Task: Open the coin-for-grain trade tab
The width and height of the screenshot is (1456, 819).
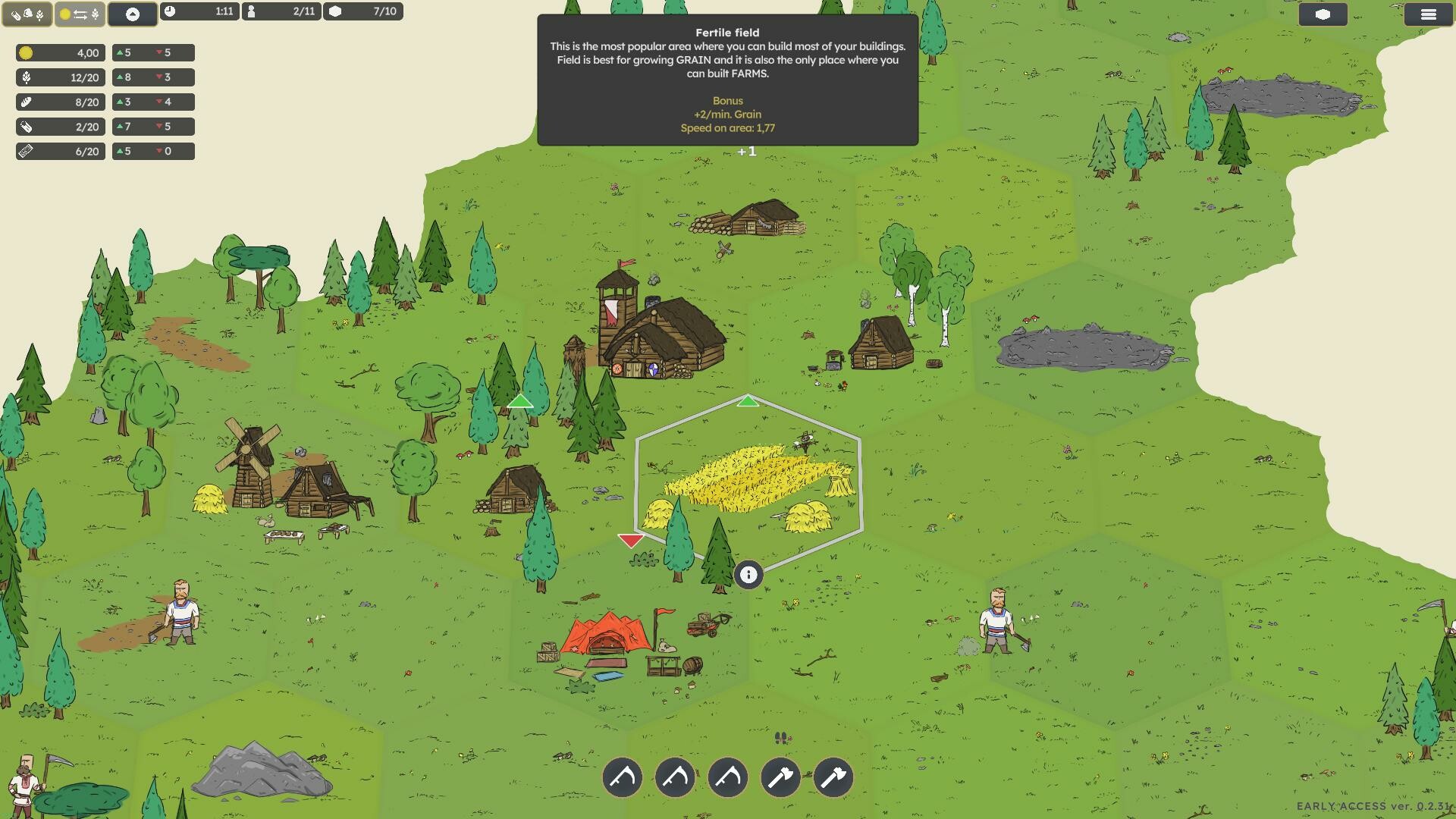Action: (x=80, y=14)
